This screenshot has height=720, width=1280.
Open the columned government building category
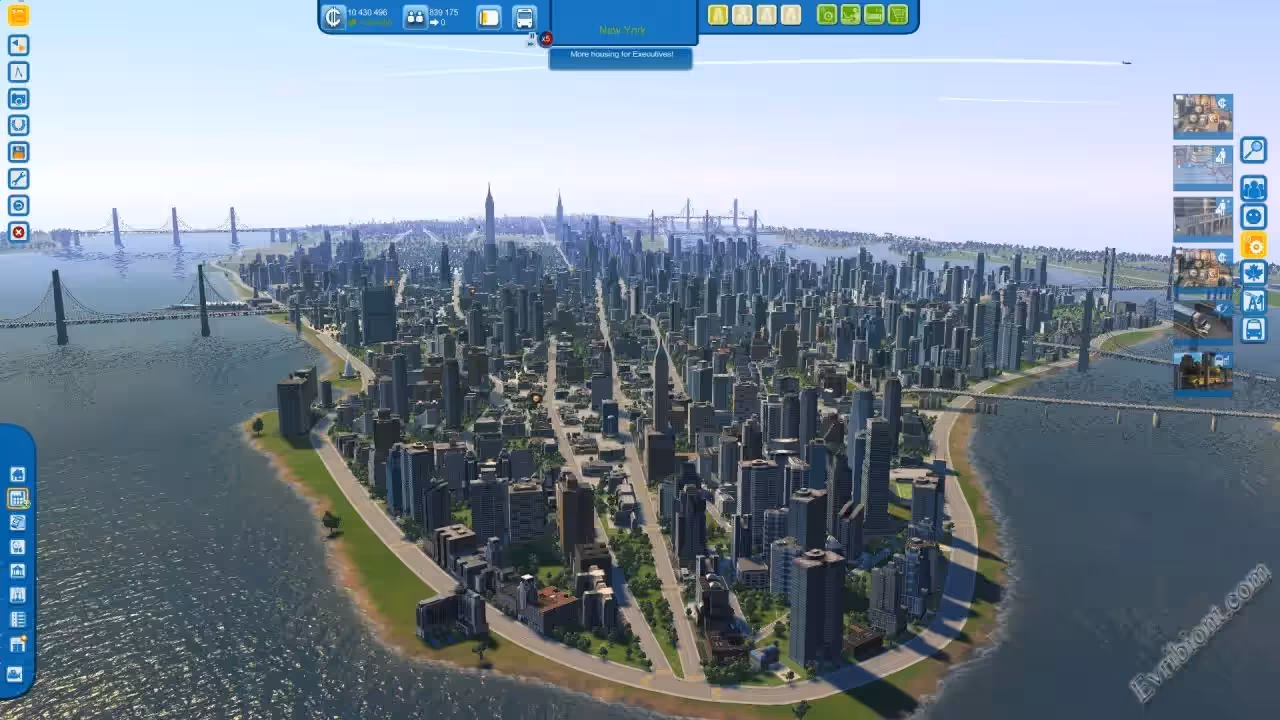[17, 571]
